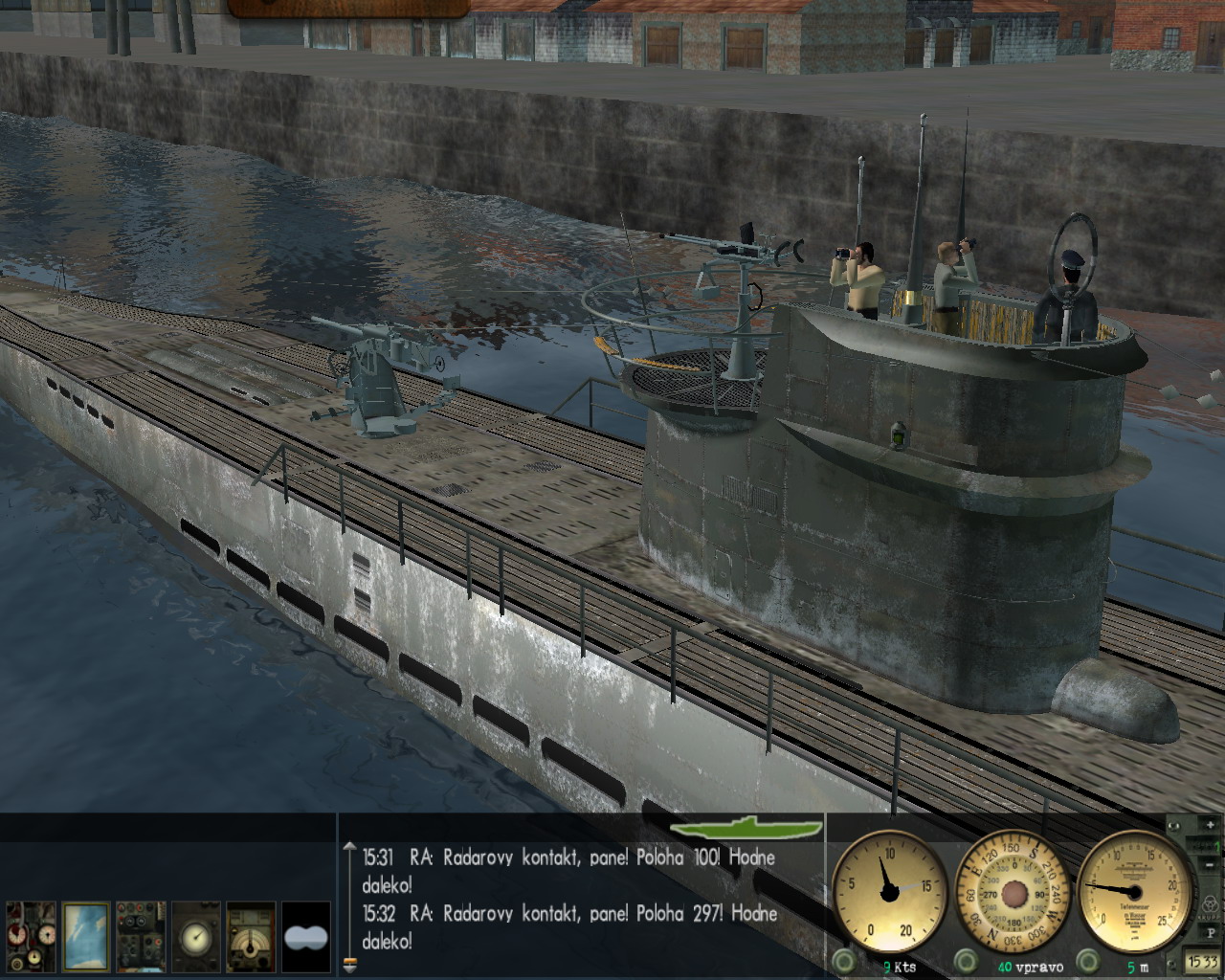Switch to the binoculars view icon
This screenshot has height=980, width=1225.
(306, 937)
